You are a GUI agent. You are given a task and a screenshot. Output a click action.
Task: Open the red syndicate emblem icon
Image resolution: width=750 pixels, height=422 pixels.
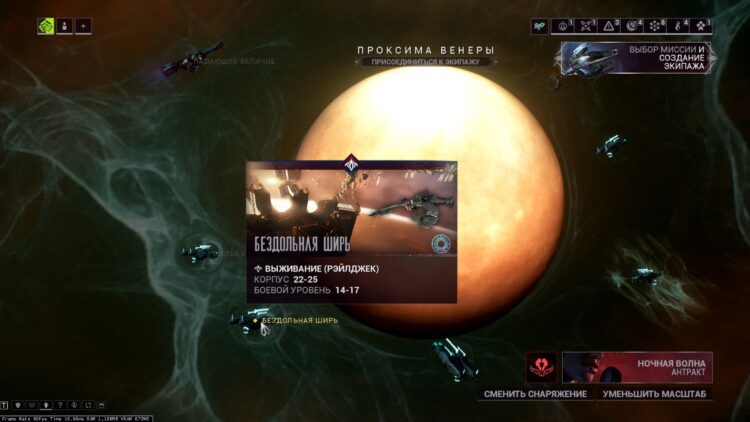[541, 367]
